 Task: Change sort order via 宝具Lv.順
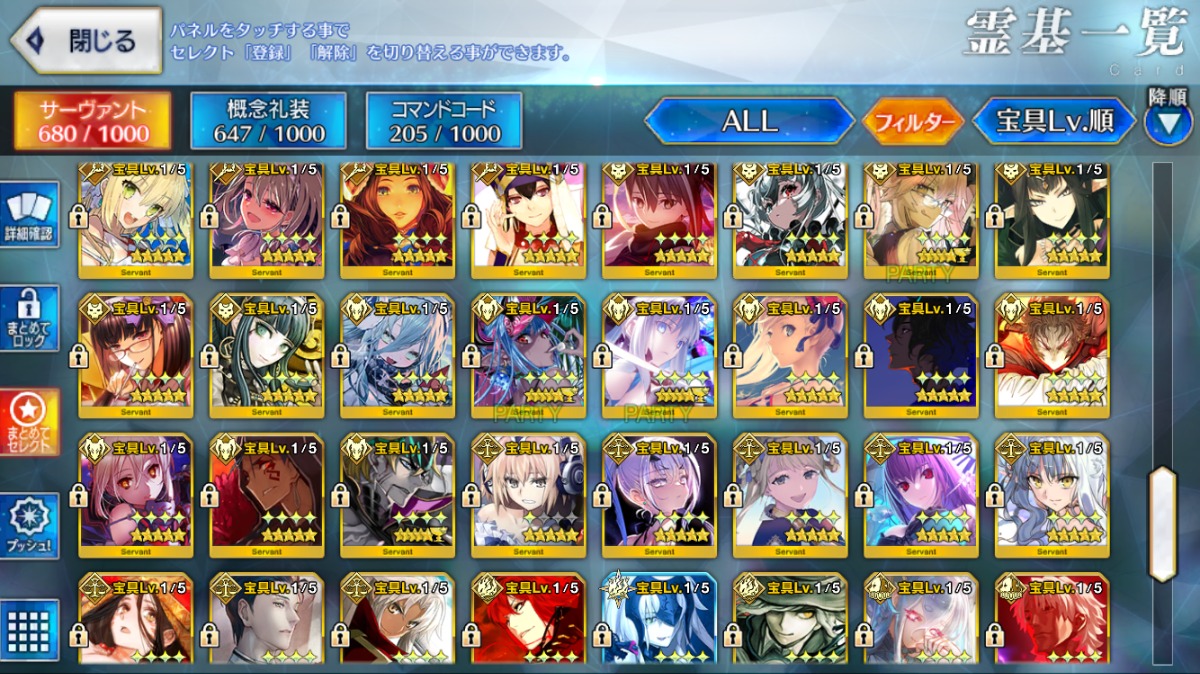pos(1054,121)
